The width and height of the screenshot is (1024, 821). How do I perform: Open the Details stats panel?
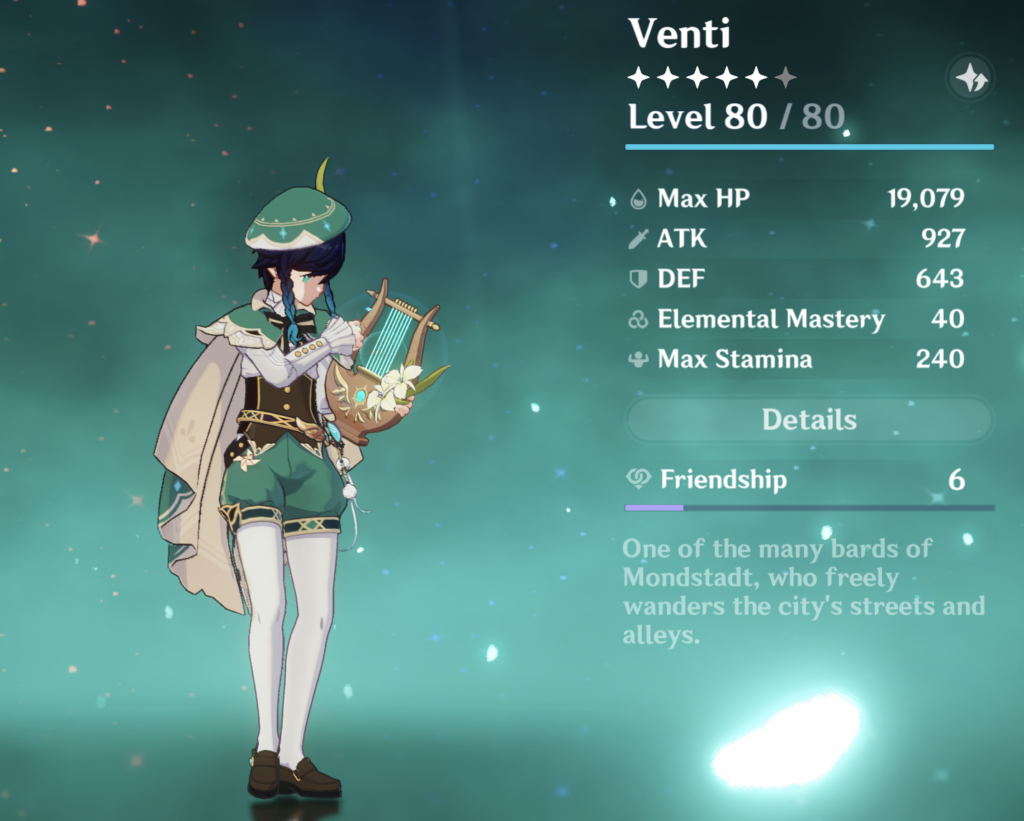pos(809,420)
